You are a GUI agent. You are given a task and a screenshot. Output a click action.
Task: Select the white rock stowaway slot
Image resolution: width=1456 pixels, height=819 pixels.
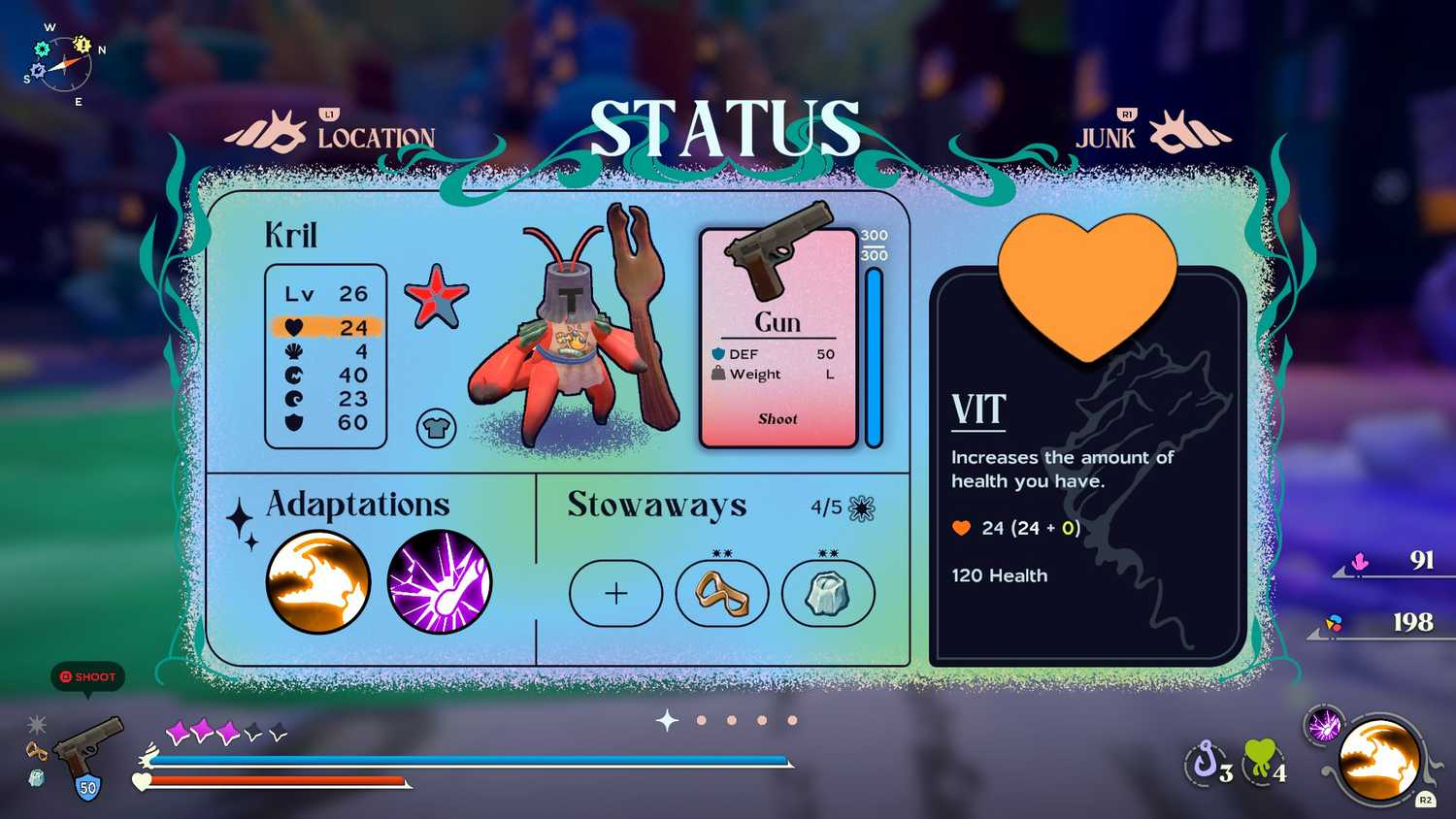[x=827, y=594]
